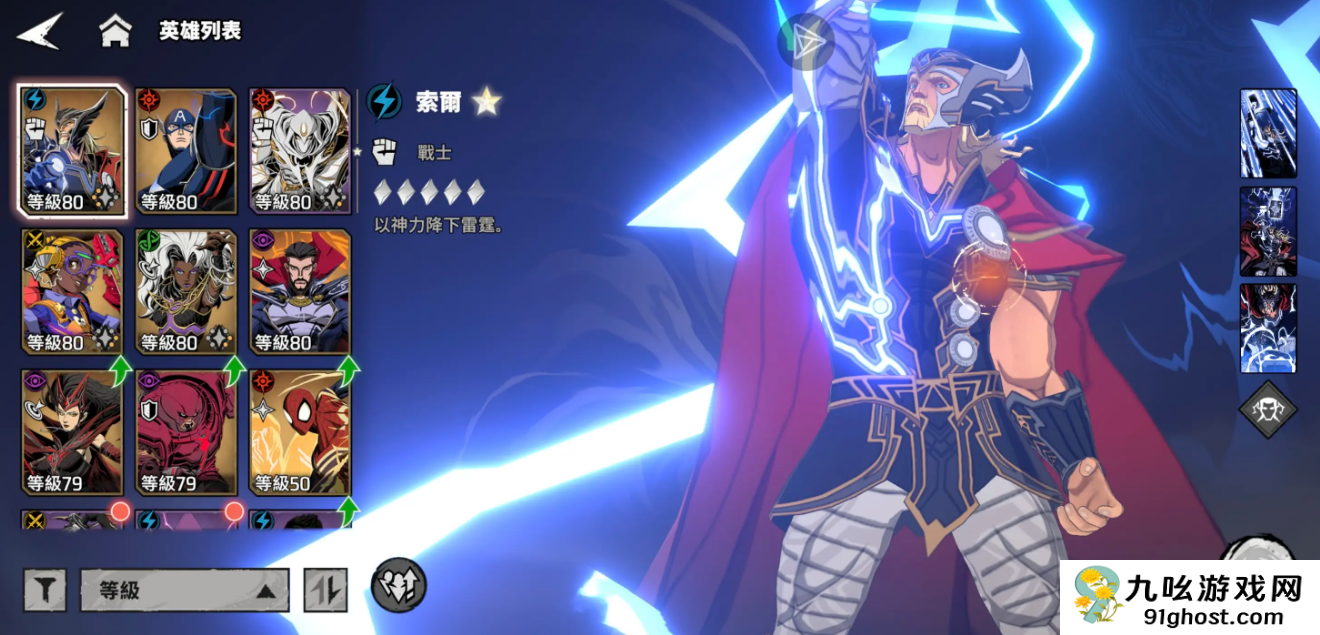
Task: Open the hero filter funnel button
Action: pyautogui.click(x=45, y=590)
